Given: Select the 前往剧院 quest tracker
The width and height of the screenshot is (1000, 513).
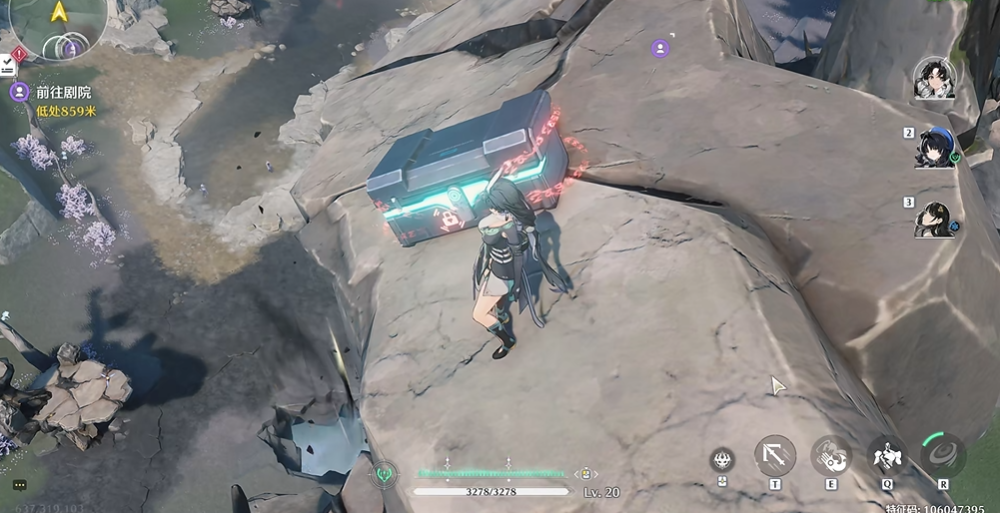Looking at the screenshot, I should (x=62, y=92).
